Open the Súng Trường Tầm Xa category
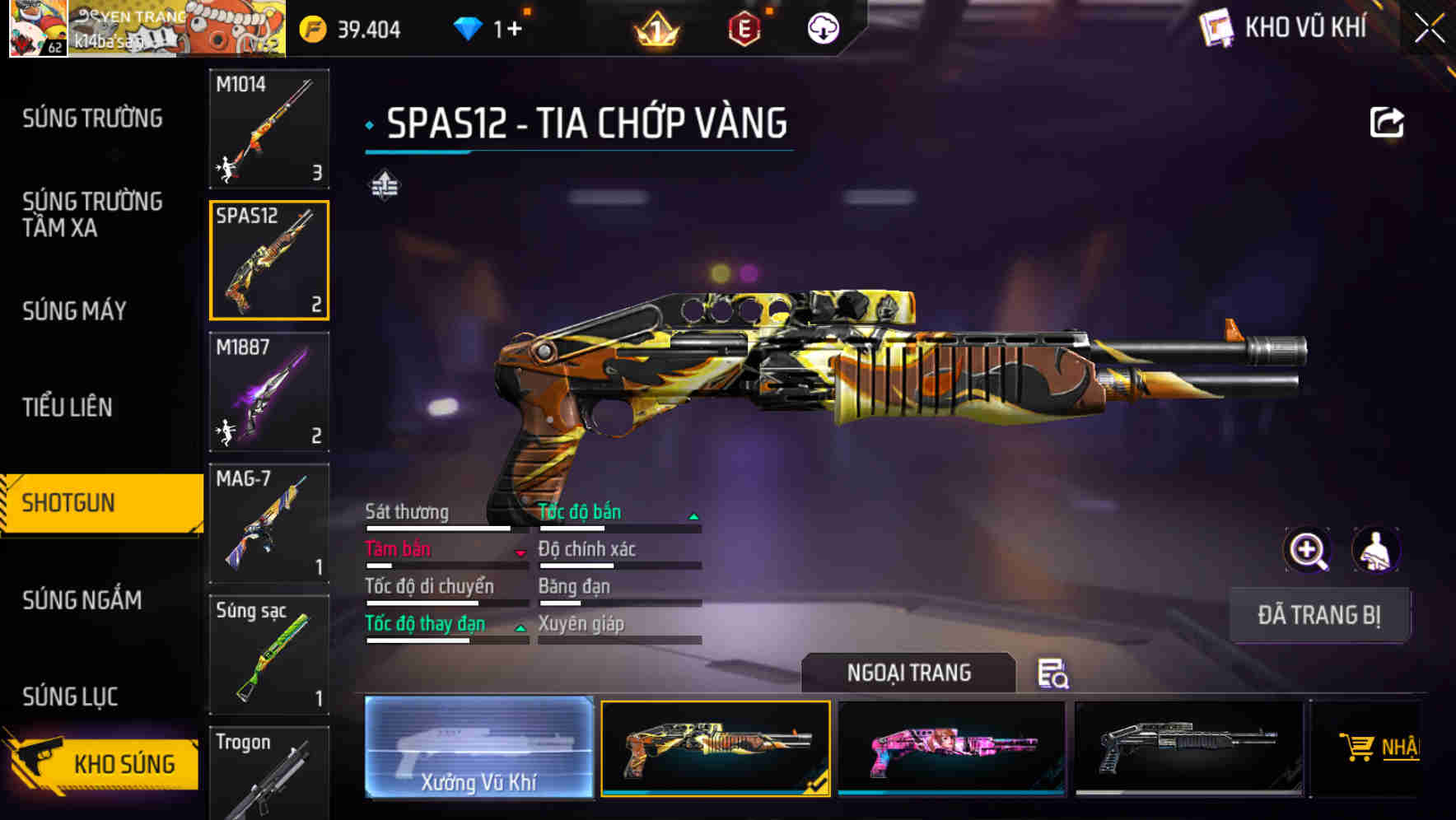 point(92,214)
